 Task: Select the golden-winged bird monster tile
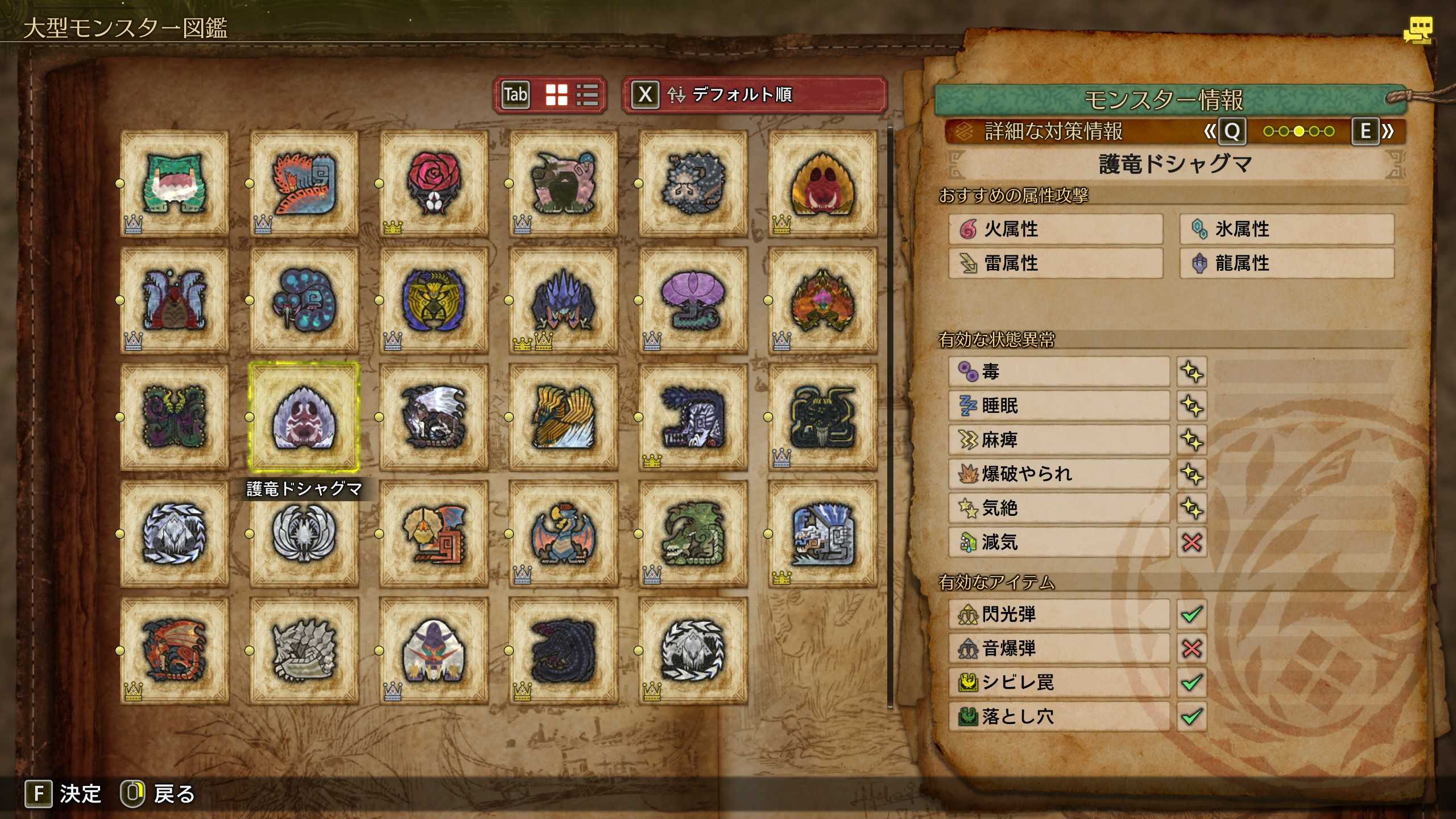563,417
